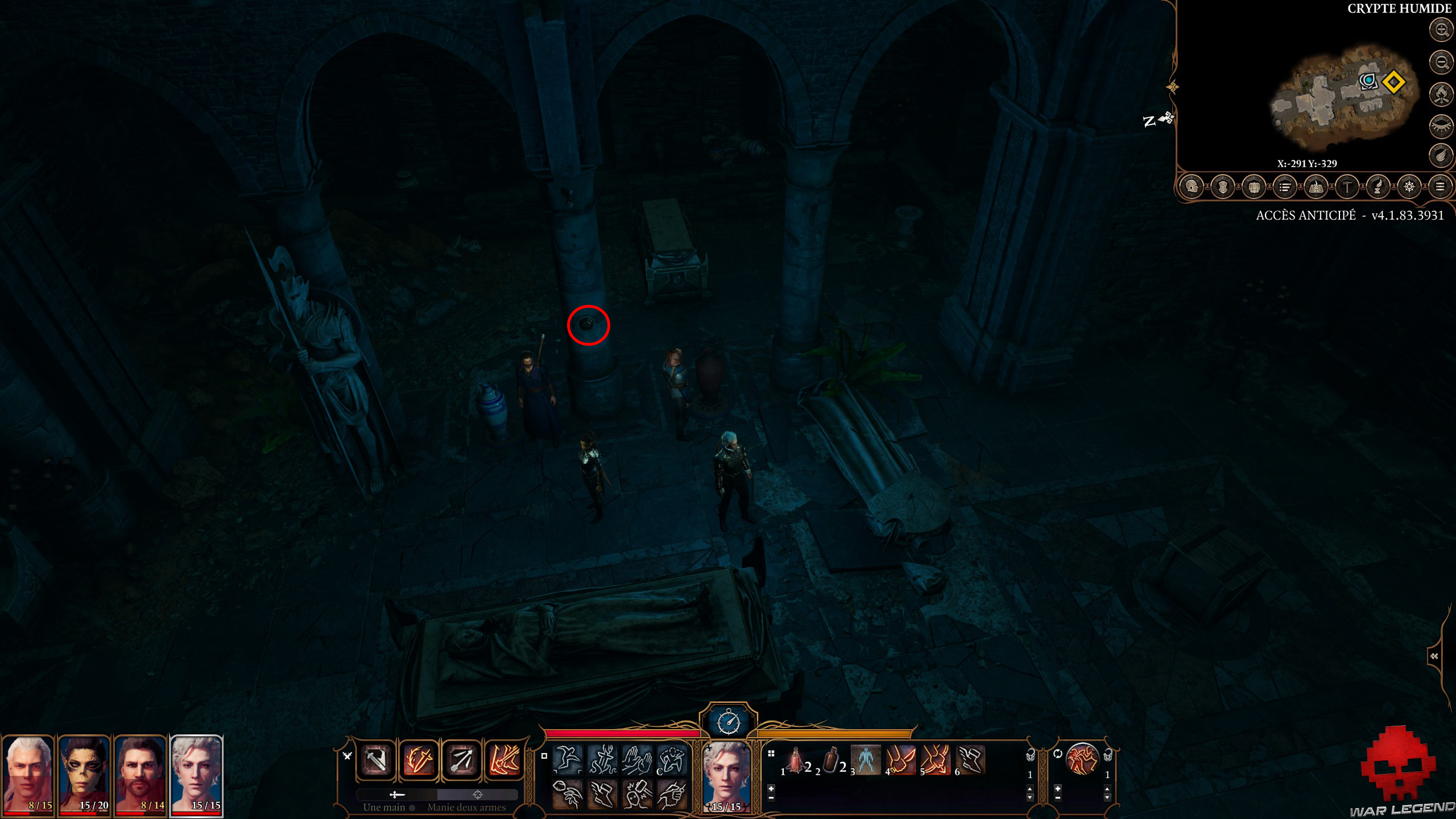Screen dimensions: 1456x819
Task: Lock the hotbar using the padlock icon
Action: click(1031, 755)
